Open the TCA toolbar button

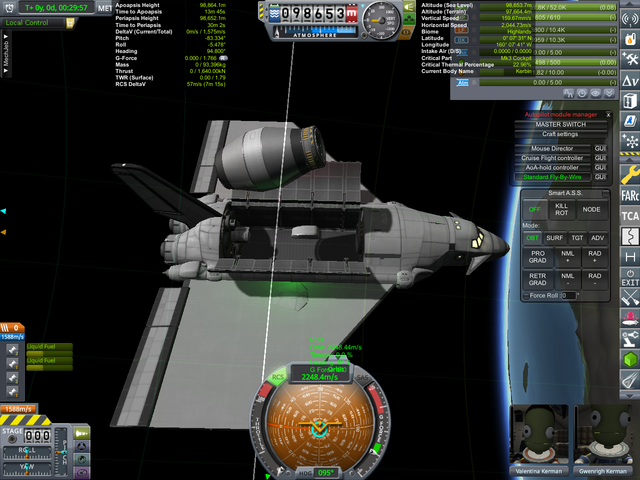(x=630, y=215)
